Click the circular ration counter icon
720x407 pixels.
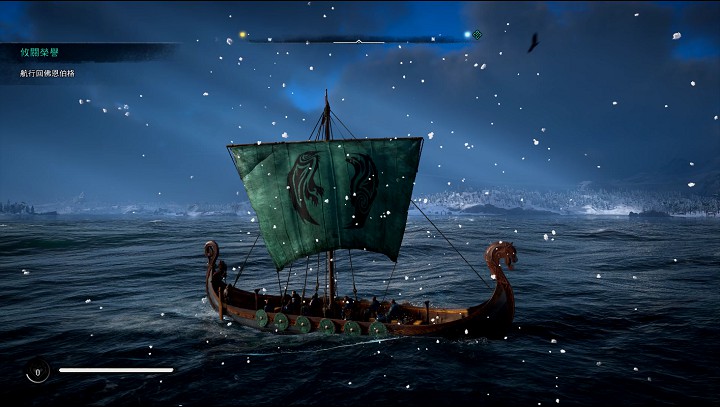37,372
